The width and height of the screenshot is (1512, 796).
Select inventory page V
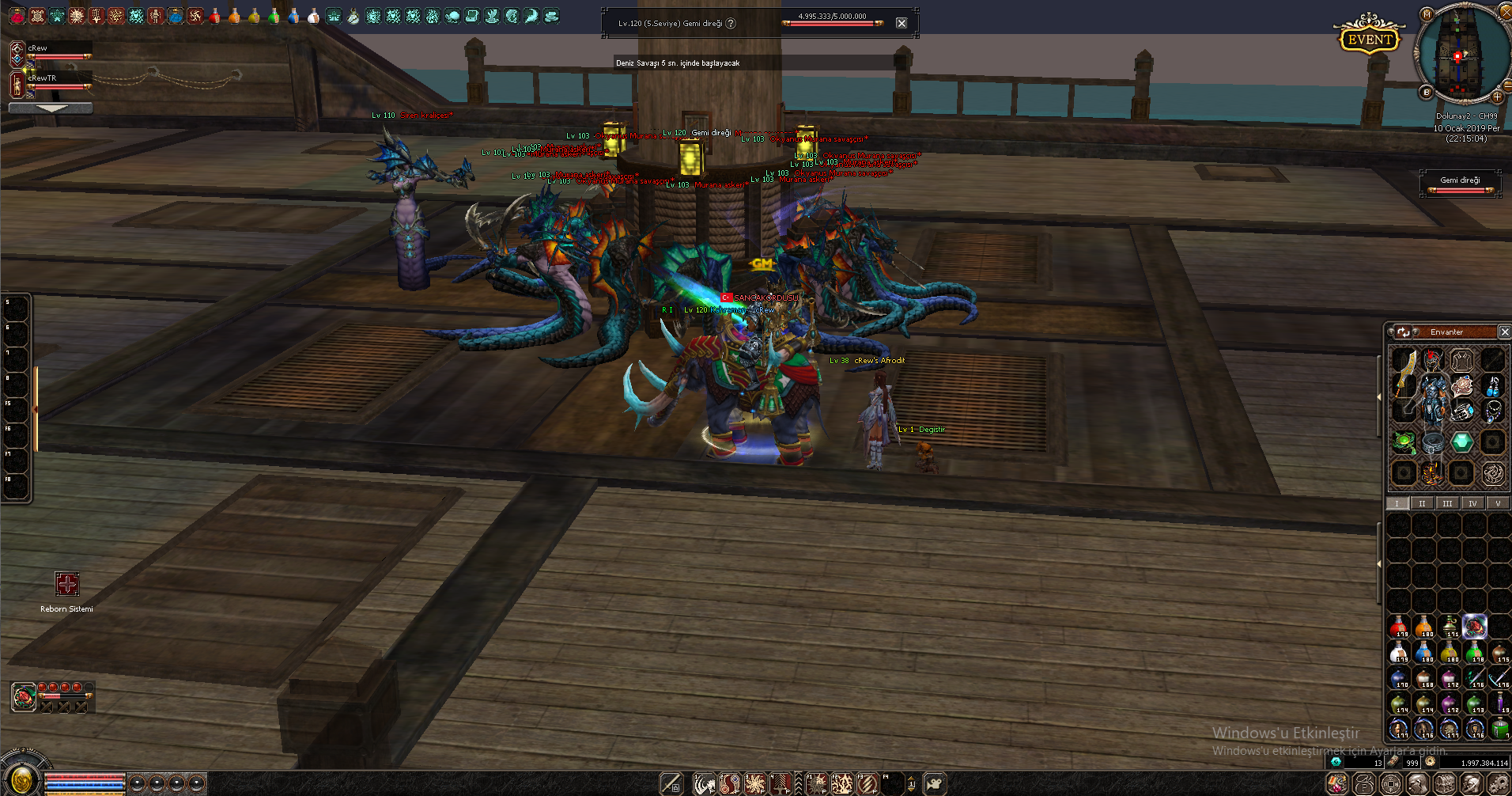[x=1498, y=503]
